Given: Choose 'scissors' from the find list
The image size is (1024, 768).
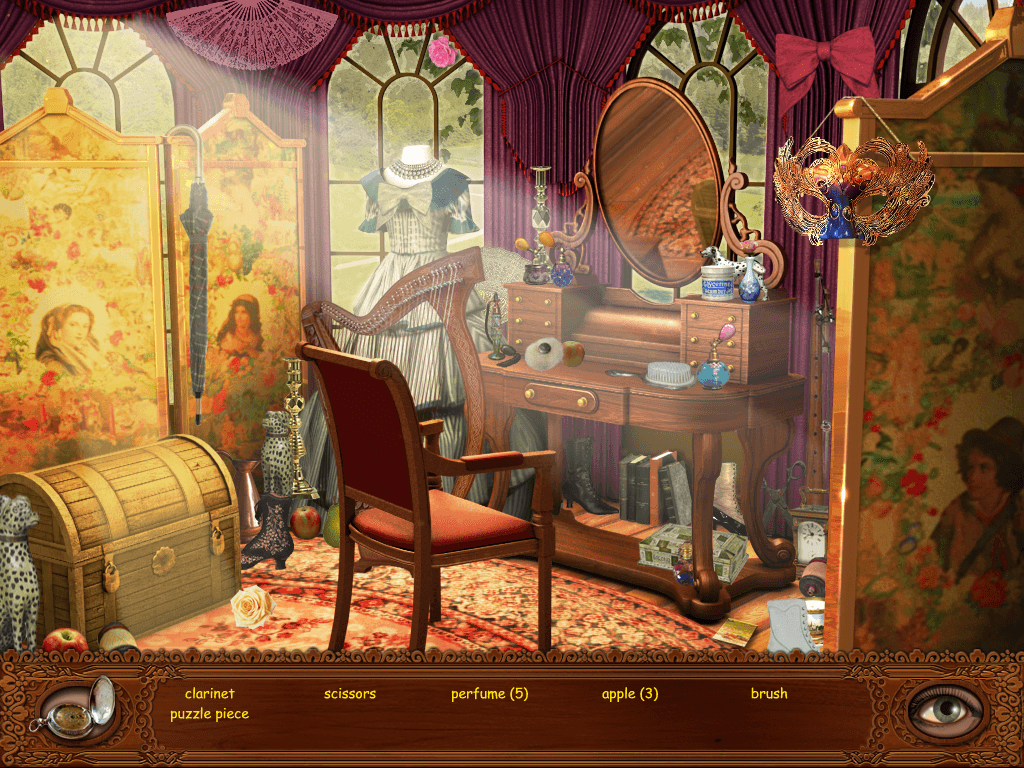Looking at the screenshot, I should point(350,693).
